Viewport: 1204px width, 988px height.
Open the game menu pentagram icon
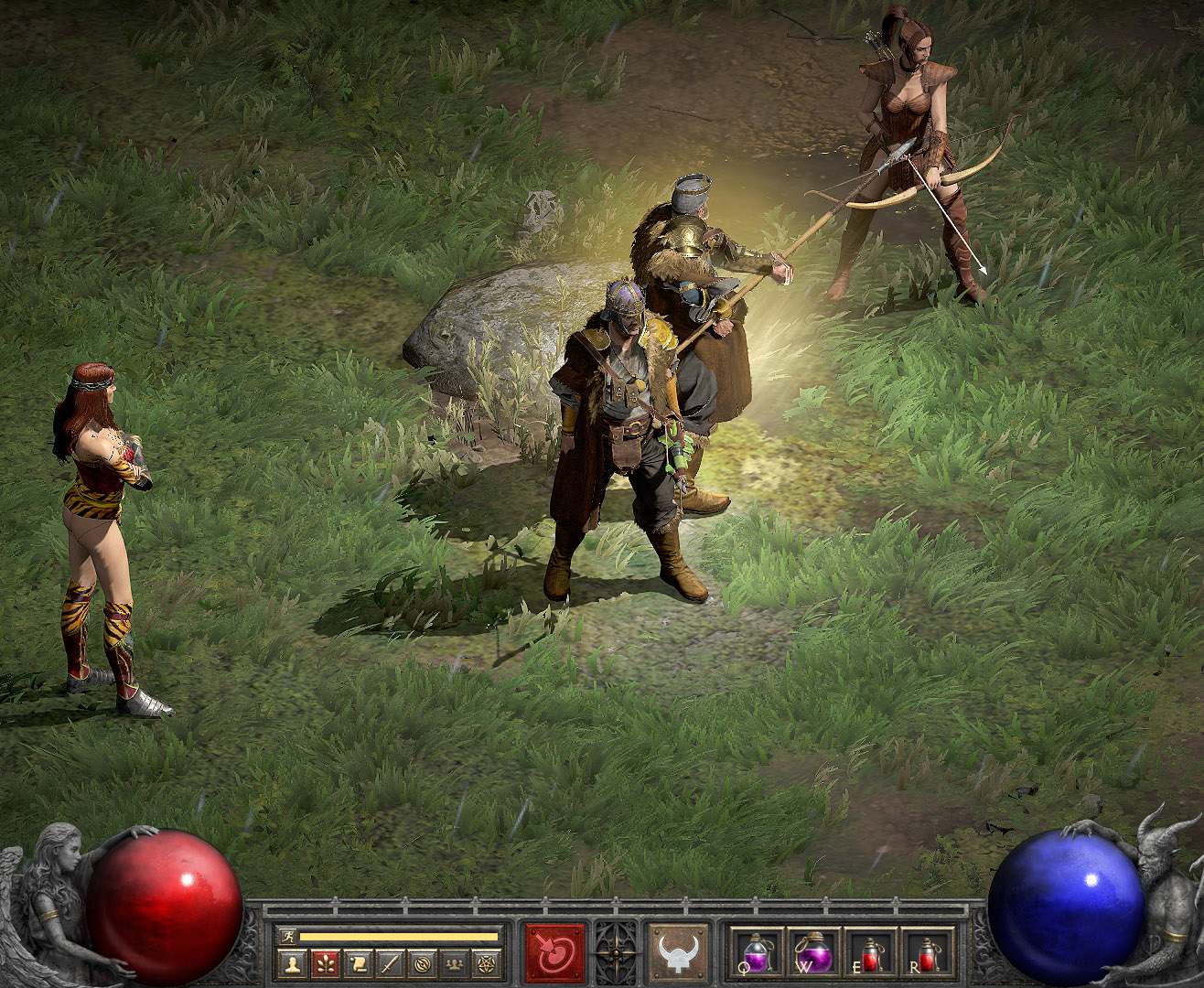486,963
